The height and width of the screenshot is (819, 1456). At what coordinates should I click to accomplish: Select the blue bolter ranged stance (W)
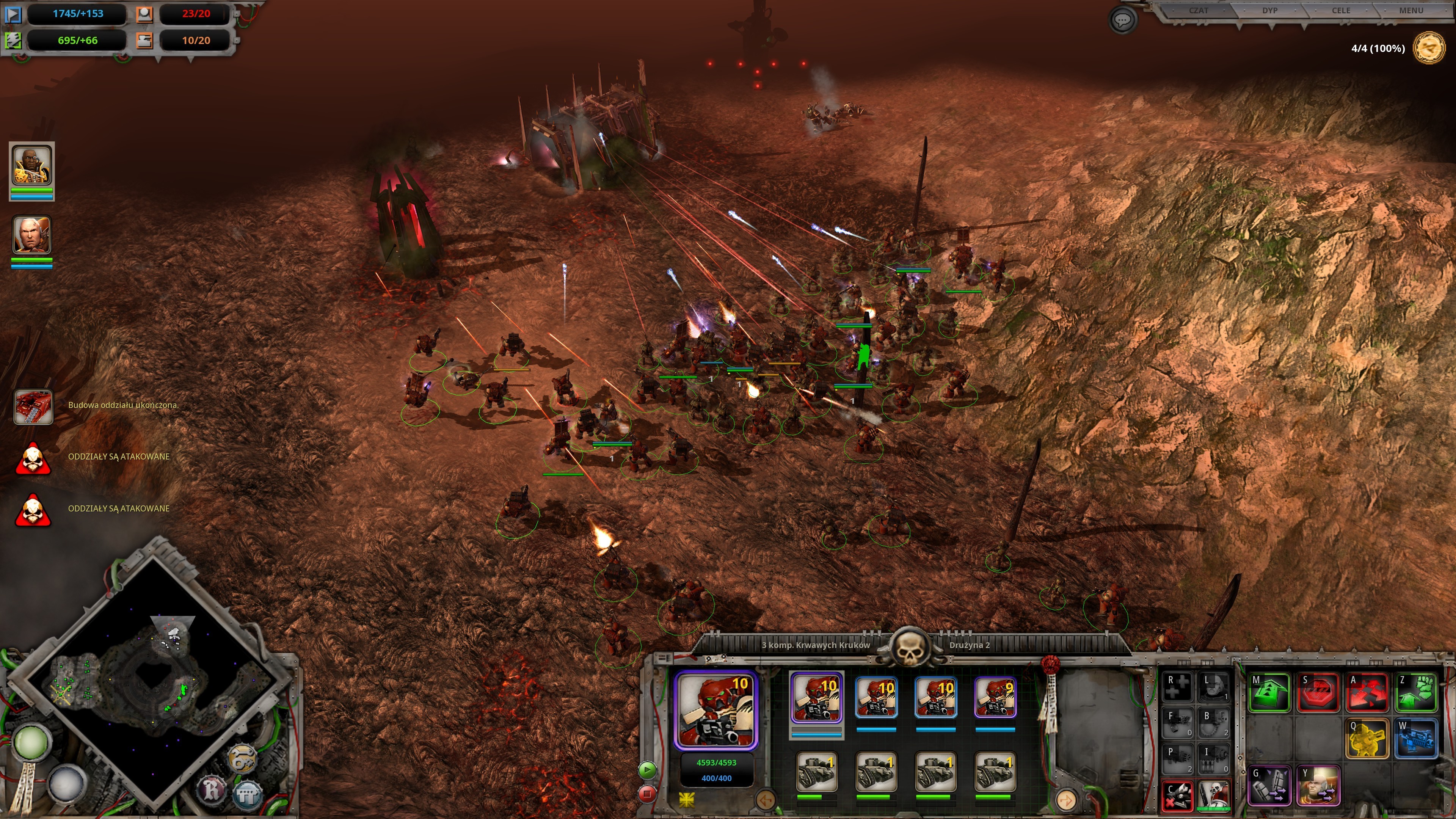pos(1416,737)
